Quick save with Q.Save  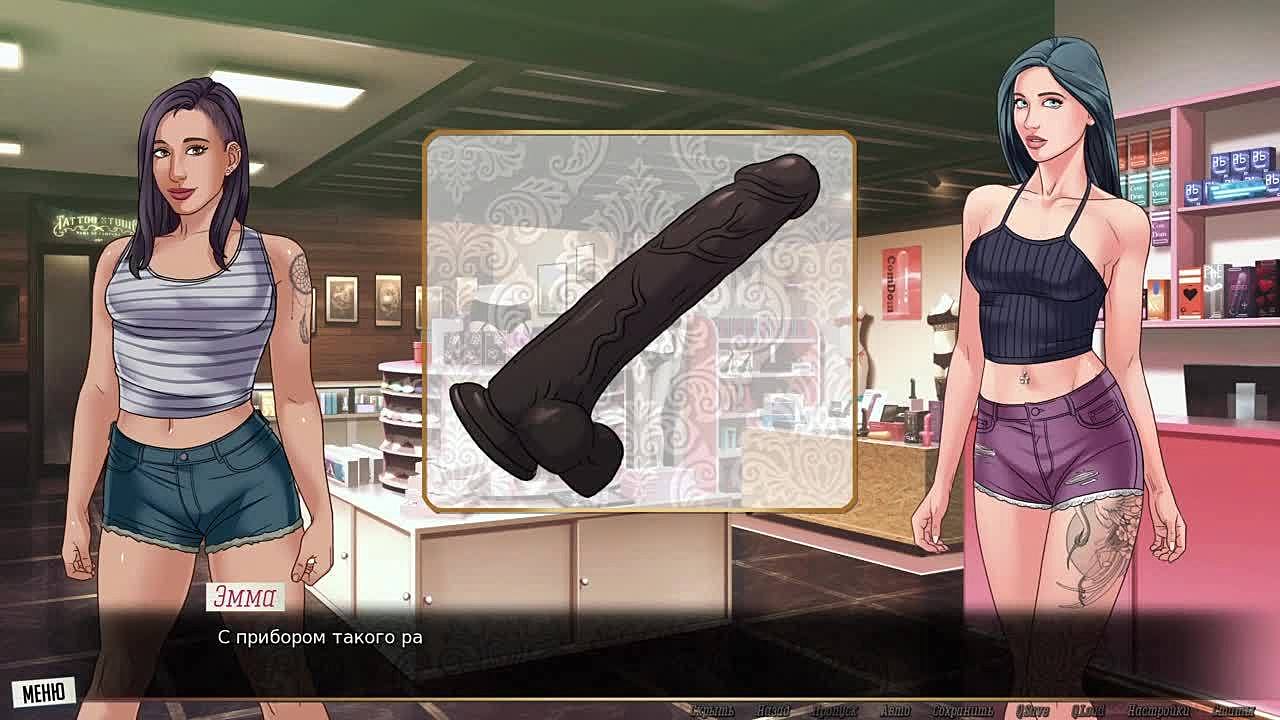[1032, 711]
